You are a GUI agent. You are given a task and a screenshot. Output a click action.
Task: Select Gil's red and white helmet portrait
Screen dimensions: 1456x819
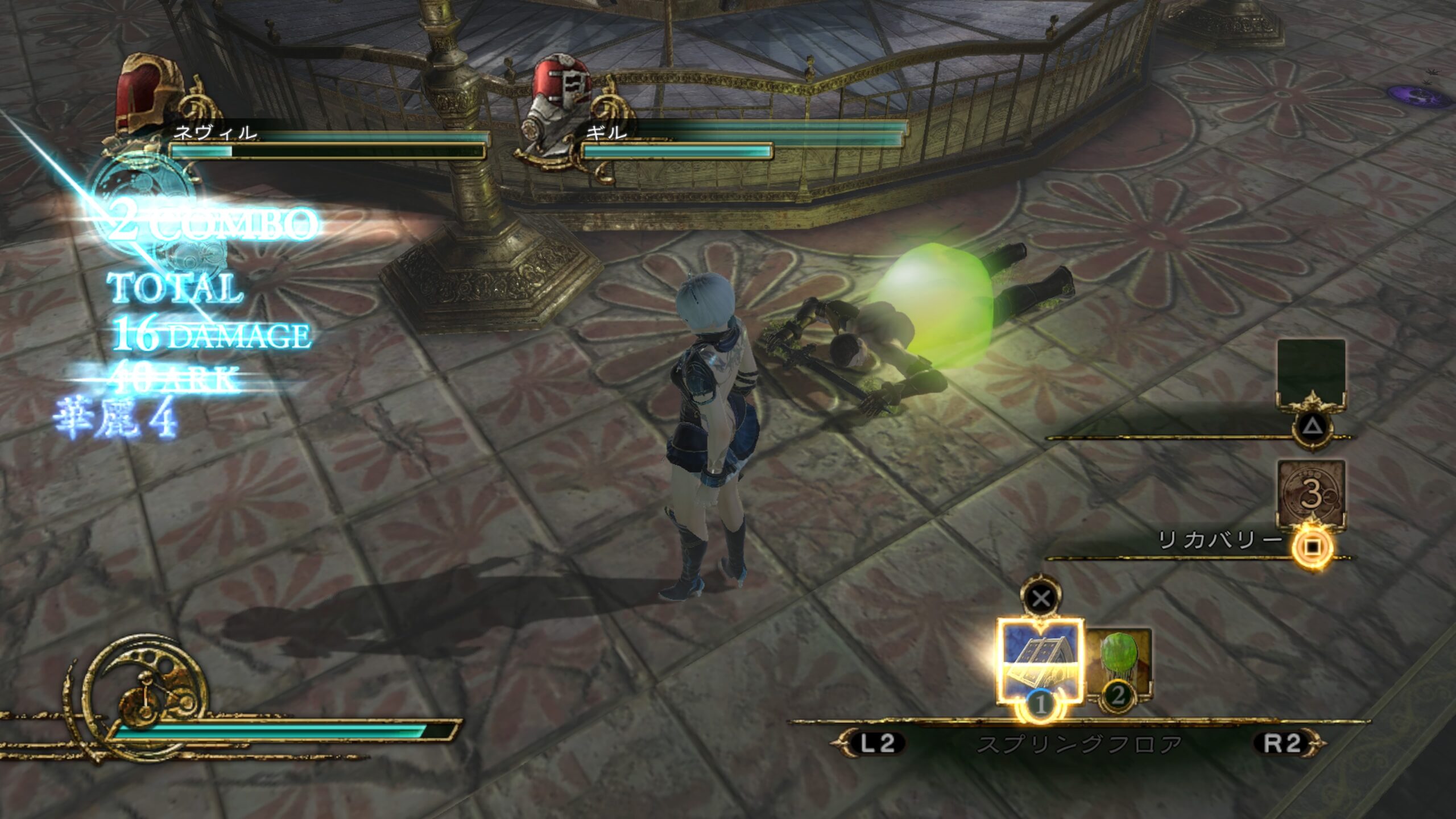click(x=560, y=95)
